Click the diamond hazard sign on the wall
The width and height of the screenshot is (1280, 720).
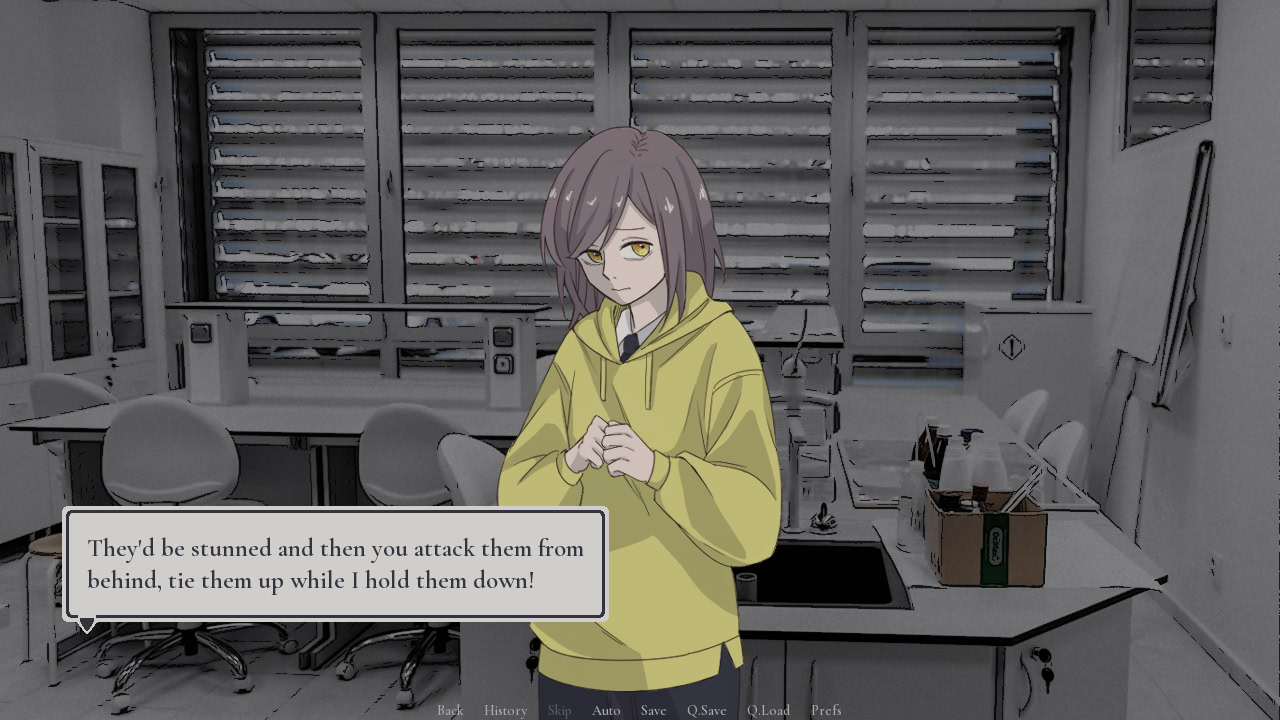click(1010, 347)
